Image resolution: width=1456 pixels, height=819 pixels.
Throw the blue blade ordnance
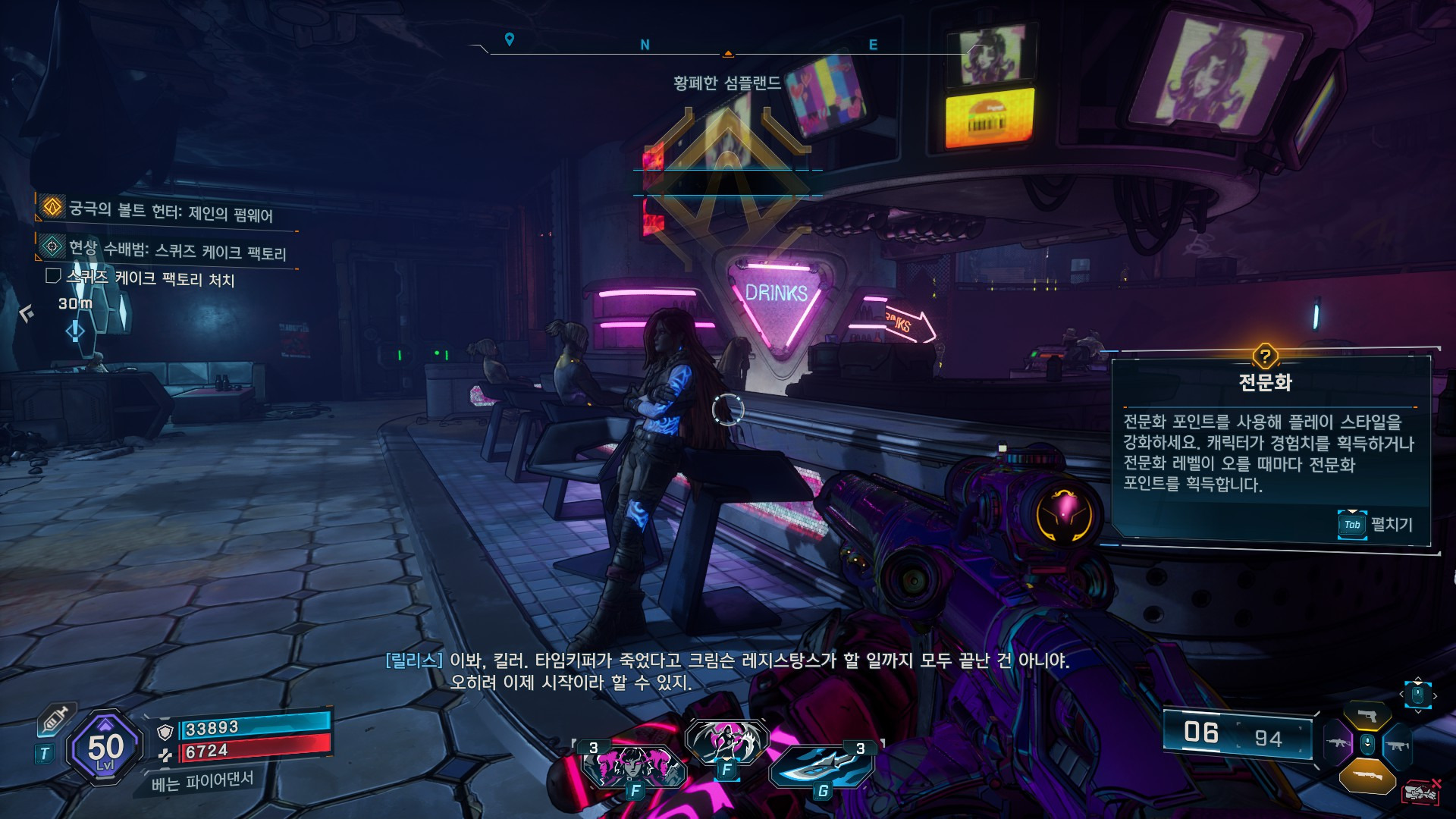pos(822,767)
